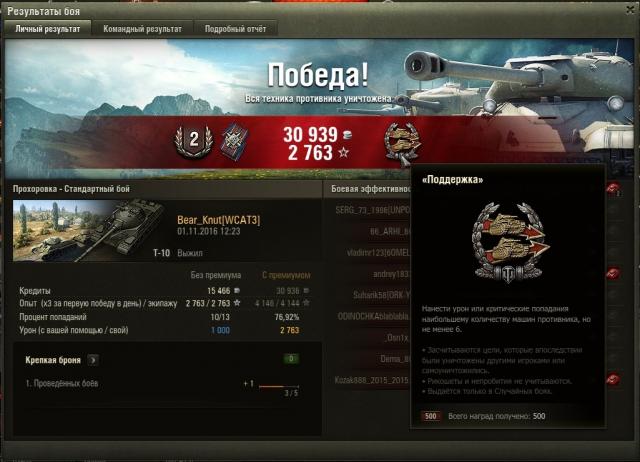Switch to the Личный результат tab

pos(48,29)
